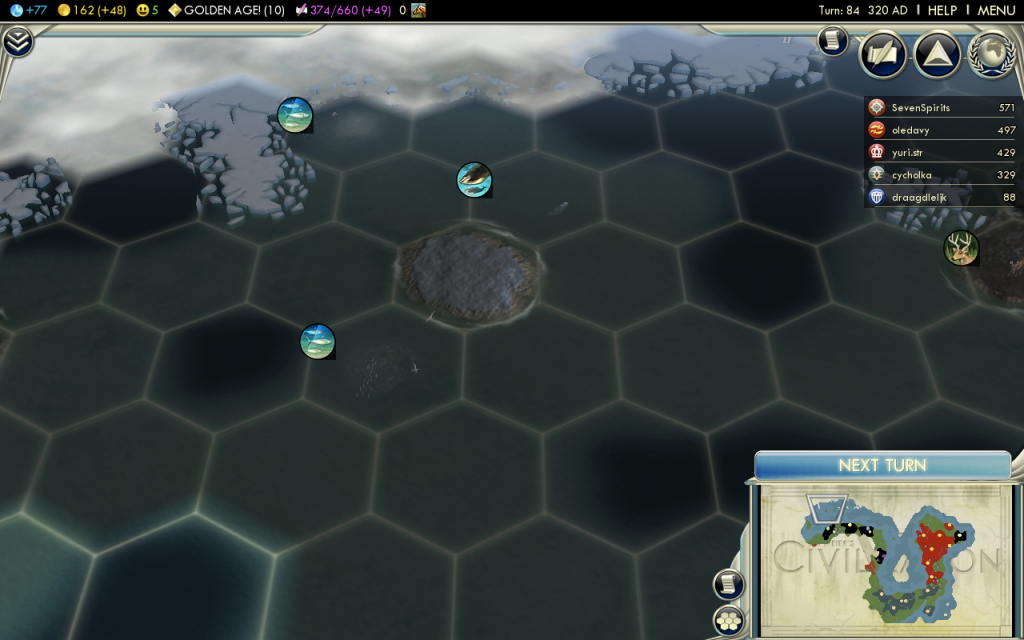Select yuri.str in the score list
Screen dimensions: 1024x640
pyautogui.click(x=920, y=152)
